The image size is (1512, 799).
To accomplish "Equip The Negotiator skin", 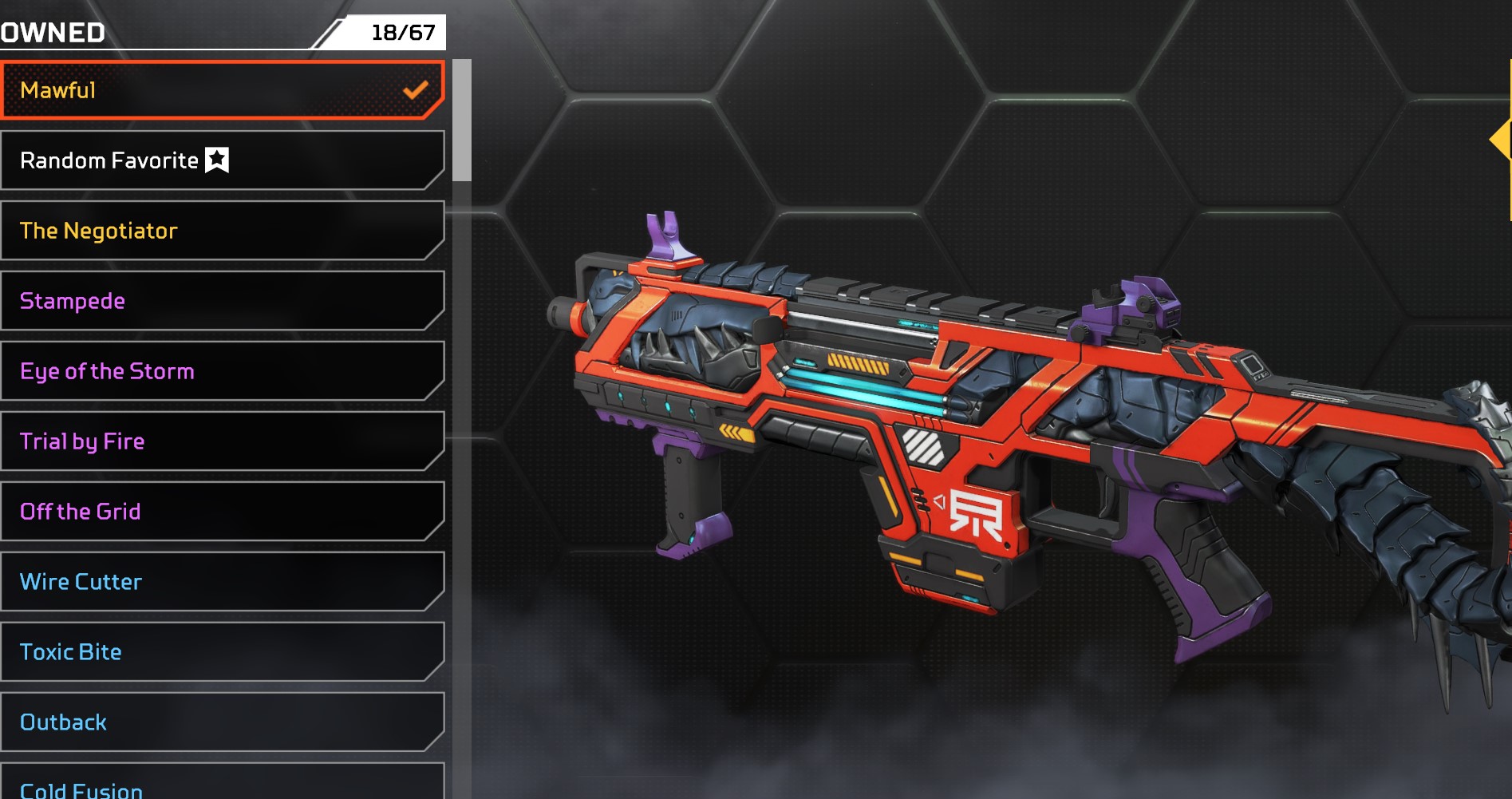I will click(x=222, y=231).
